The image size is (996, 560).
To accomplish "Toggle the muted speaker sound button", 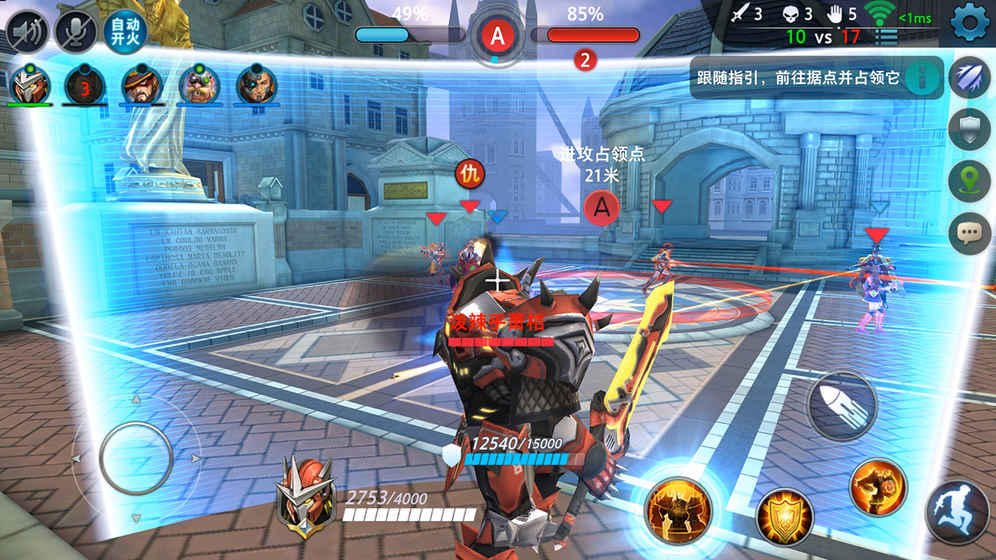I will [27, 31].
